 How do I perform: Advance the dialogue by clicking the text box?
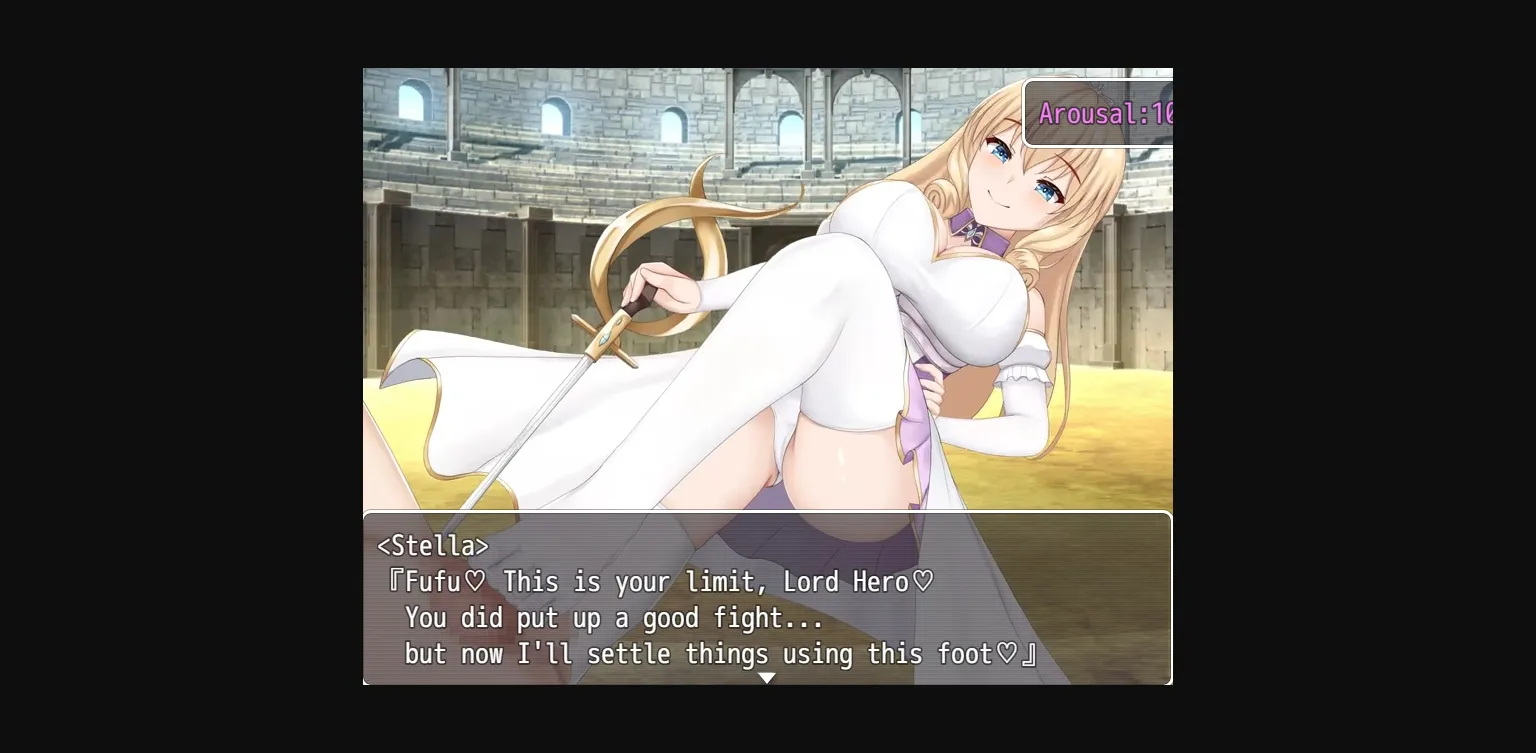click(767, 600)
